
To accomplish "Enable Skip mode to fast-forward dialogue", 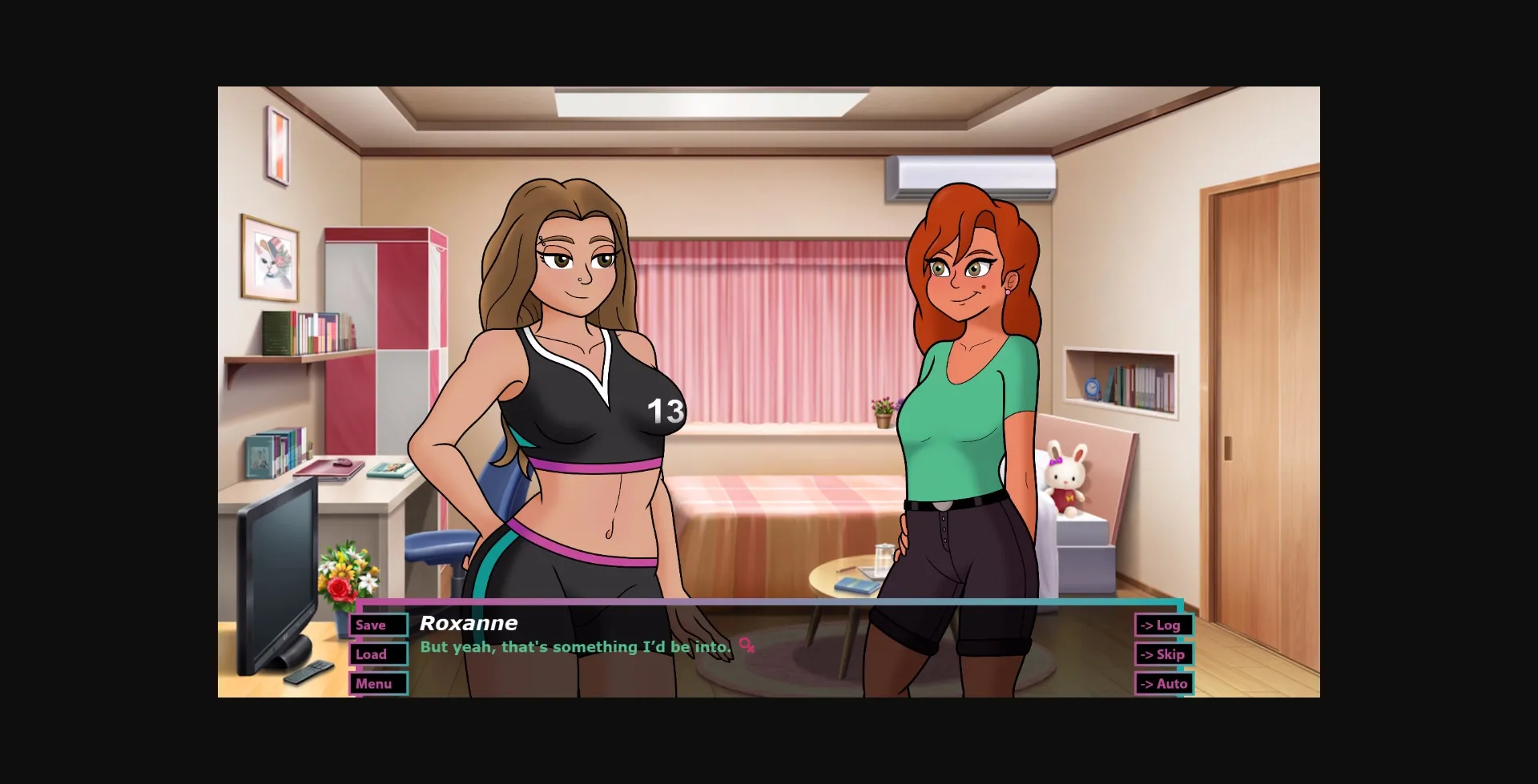I will pos(1164,654).
